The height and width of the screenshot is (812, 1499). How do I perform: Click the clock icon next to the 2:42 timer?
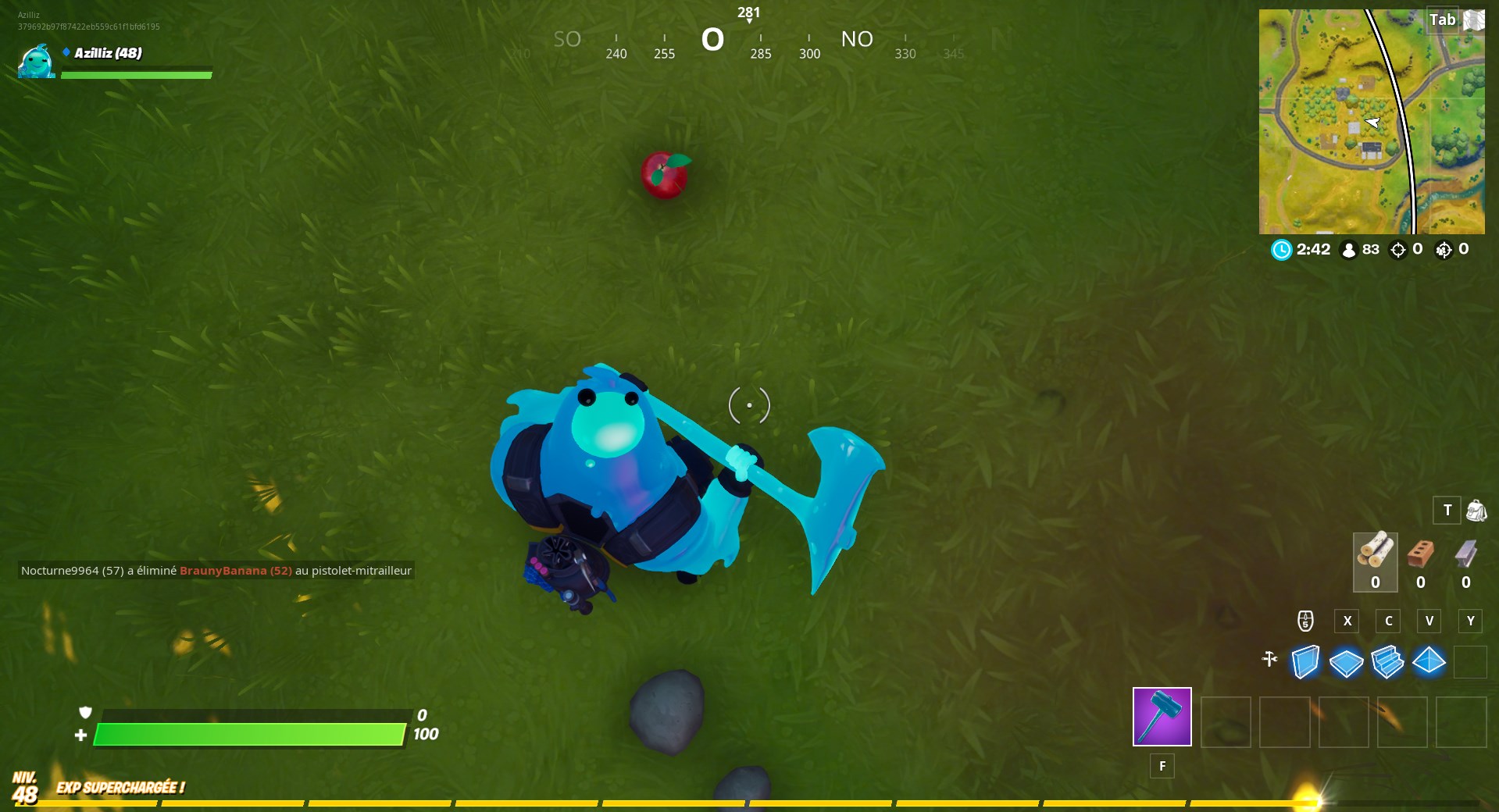(1281, 250)
